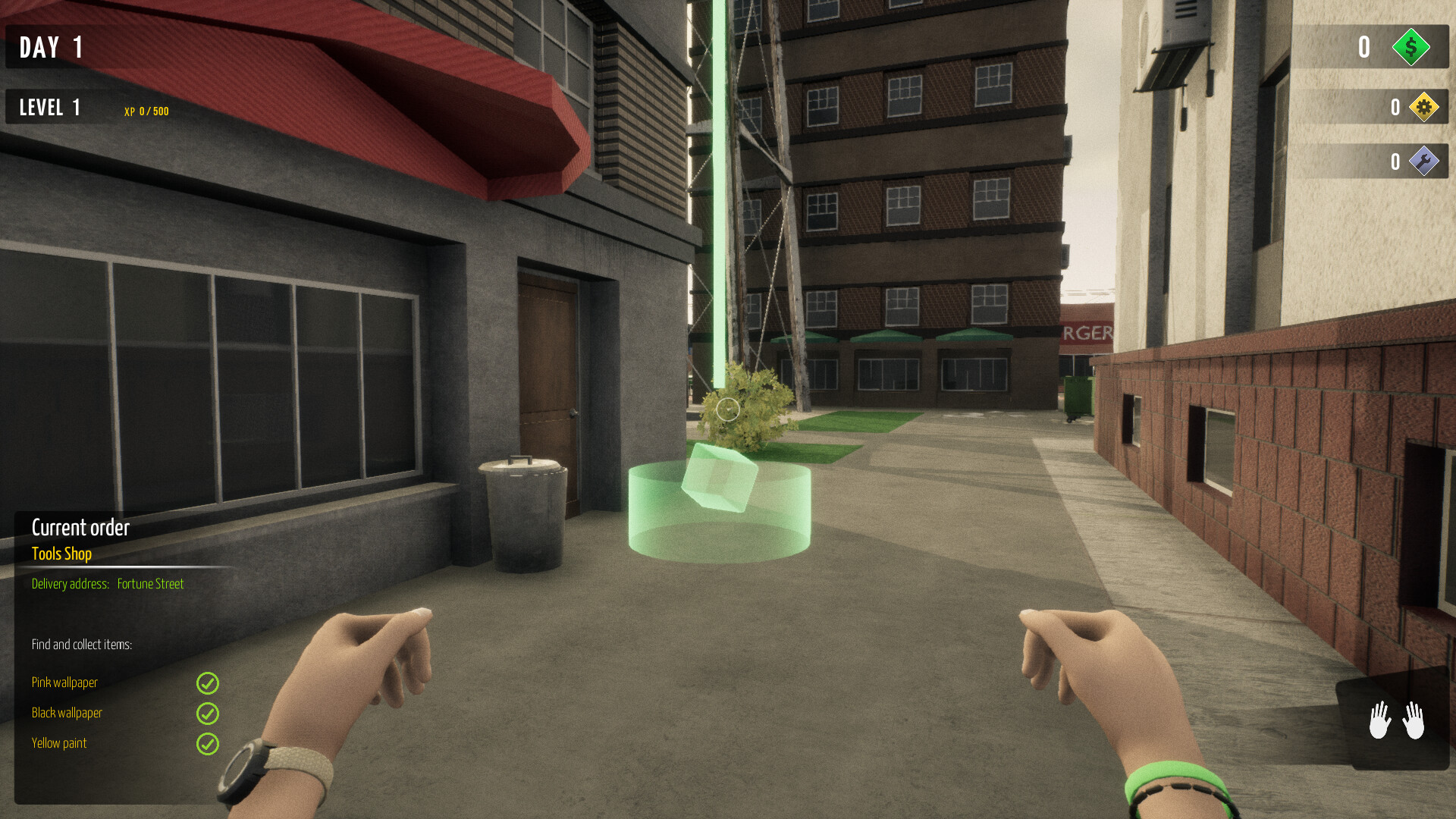Click the glowing green package cube
This screenshot has width=1456, height=819.
tap(719, 483)
